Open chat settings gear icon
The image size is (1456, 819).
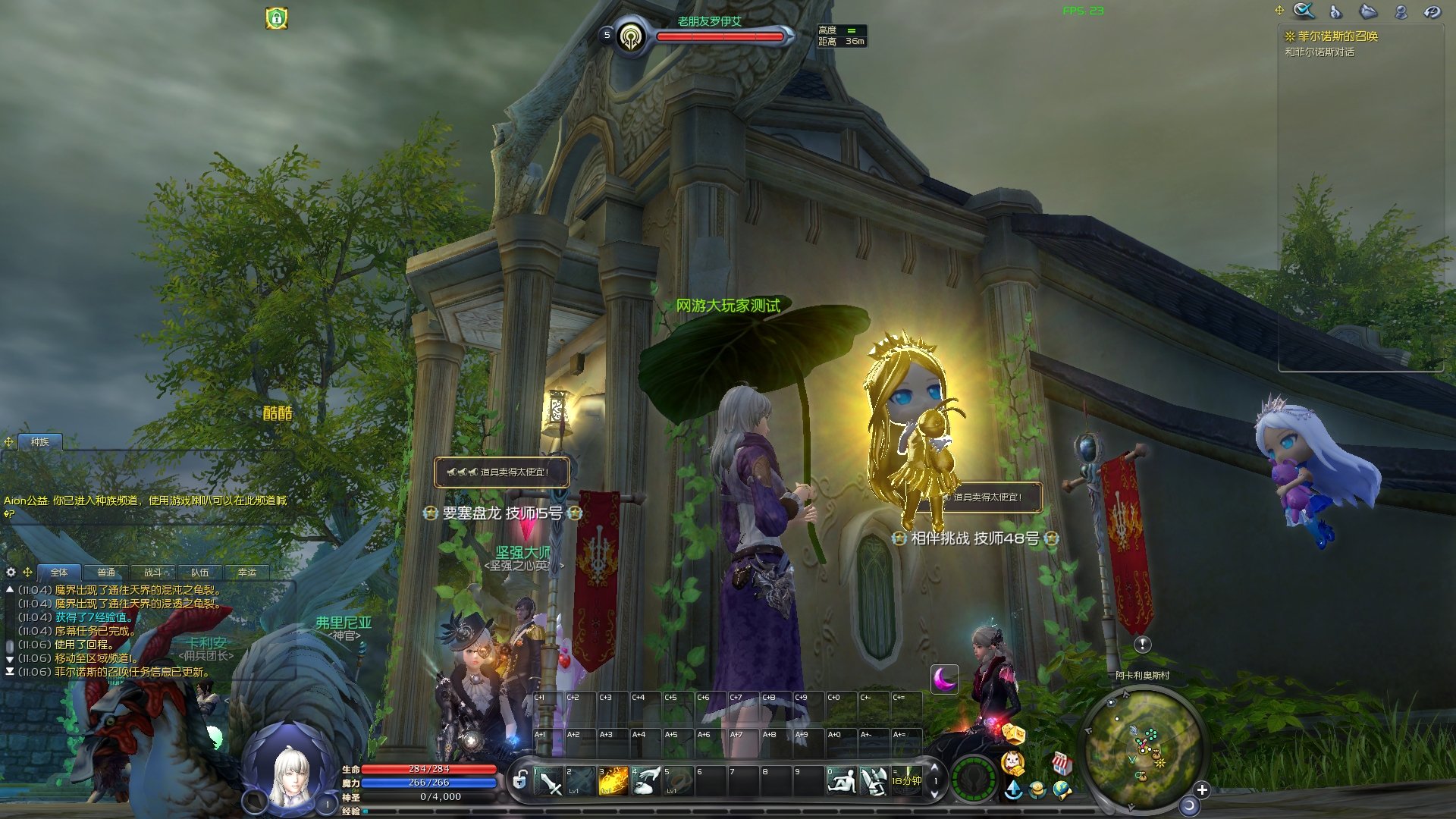click(11, 572)
